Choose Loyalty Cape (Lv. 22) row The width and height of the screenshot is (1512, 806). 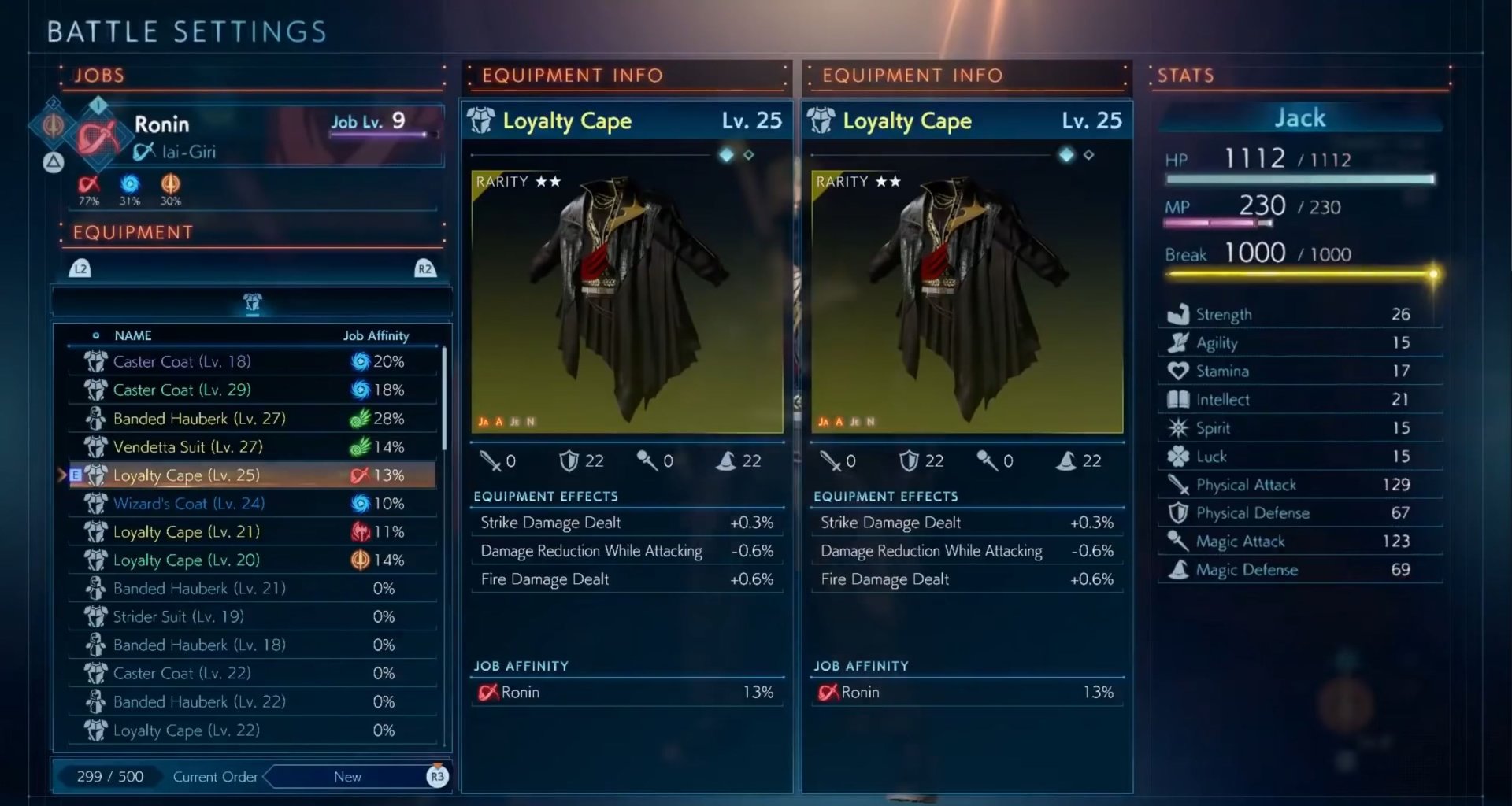pos(252,730)
